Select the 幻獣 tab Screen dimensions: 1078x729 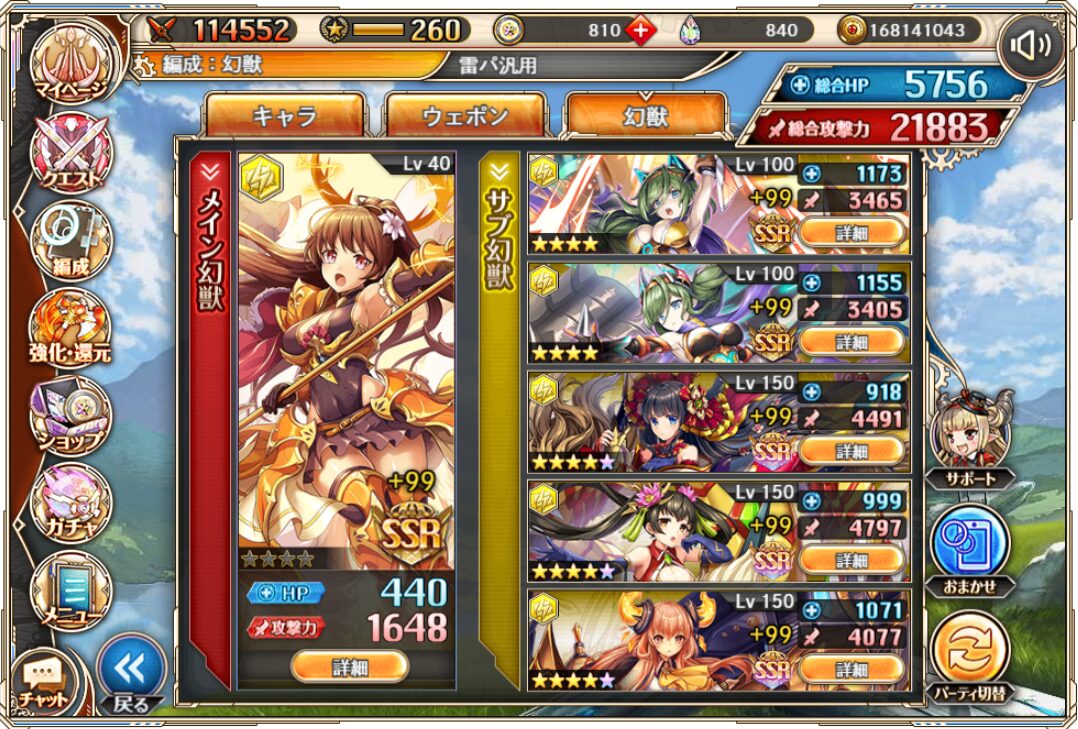coord(645,115)
